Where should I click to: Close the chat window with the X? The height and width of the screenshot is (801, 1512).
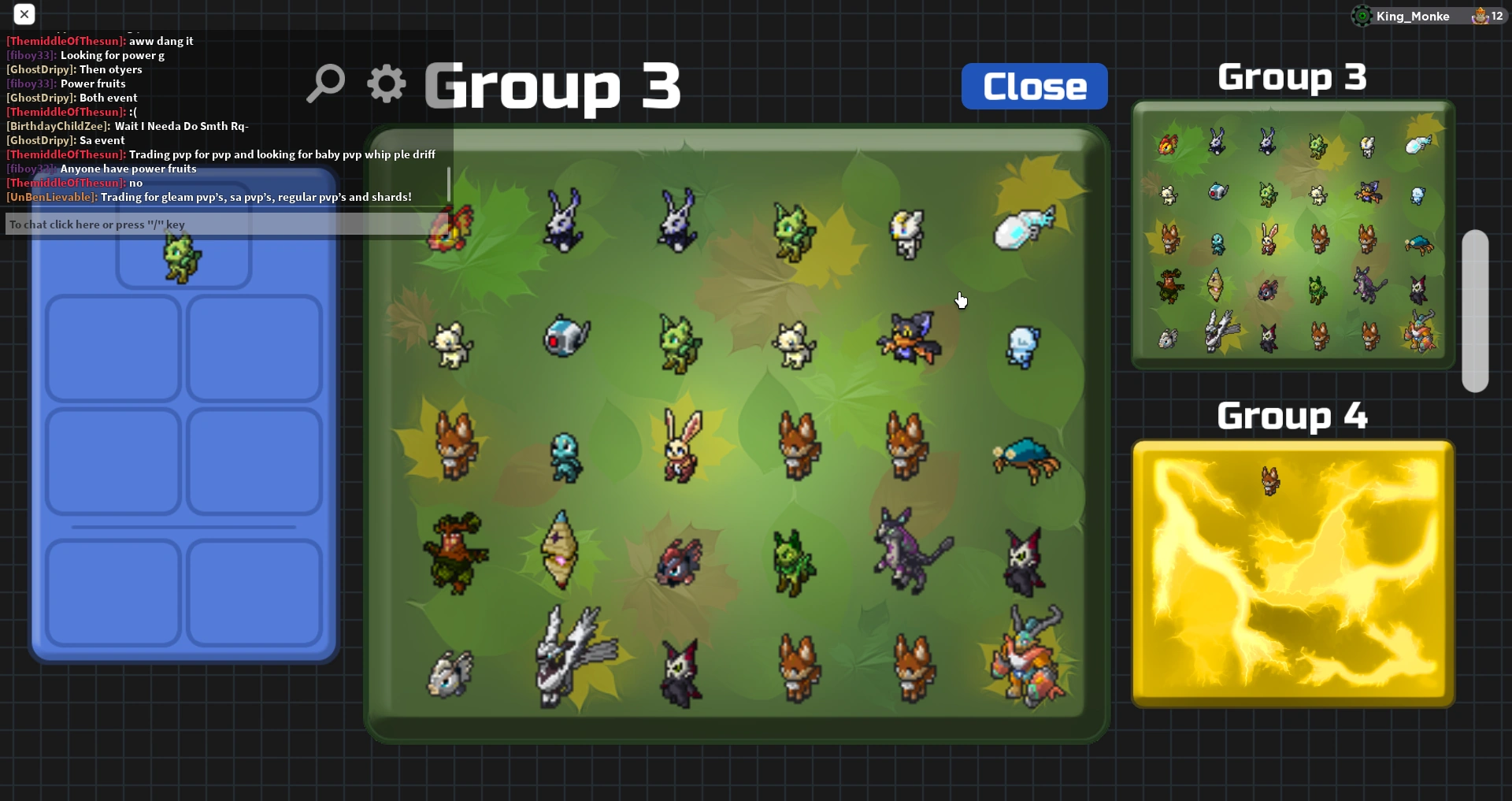tap(24, 14)
